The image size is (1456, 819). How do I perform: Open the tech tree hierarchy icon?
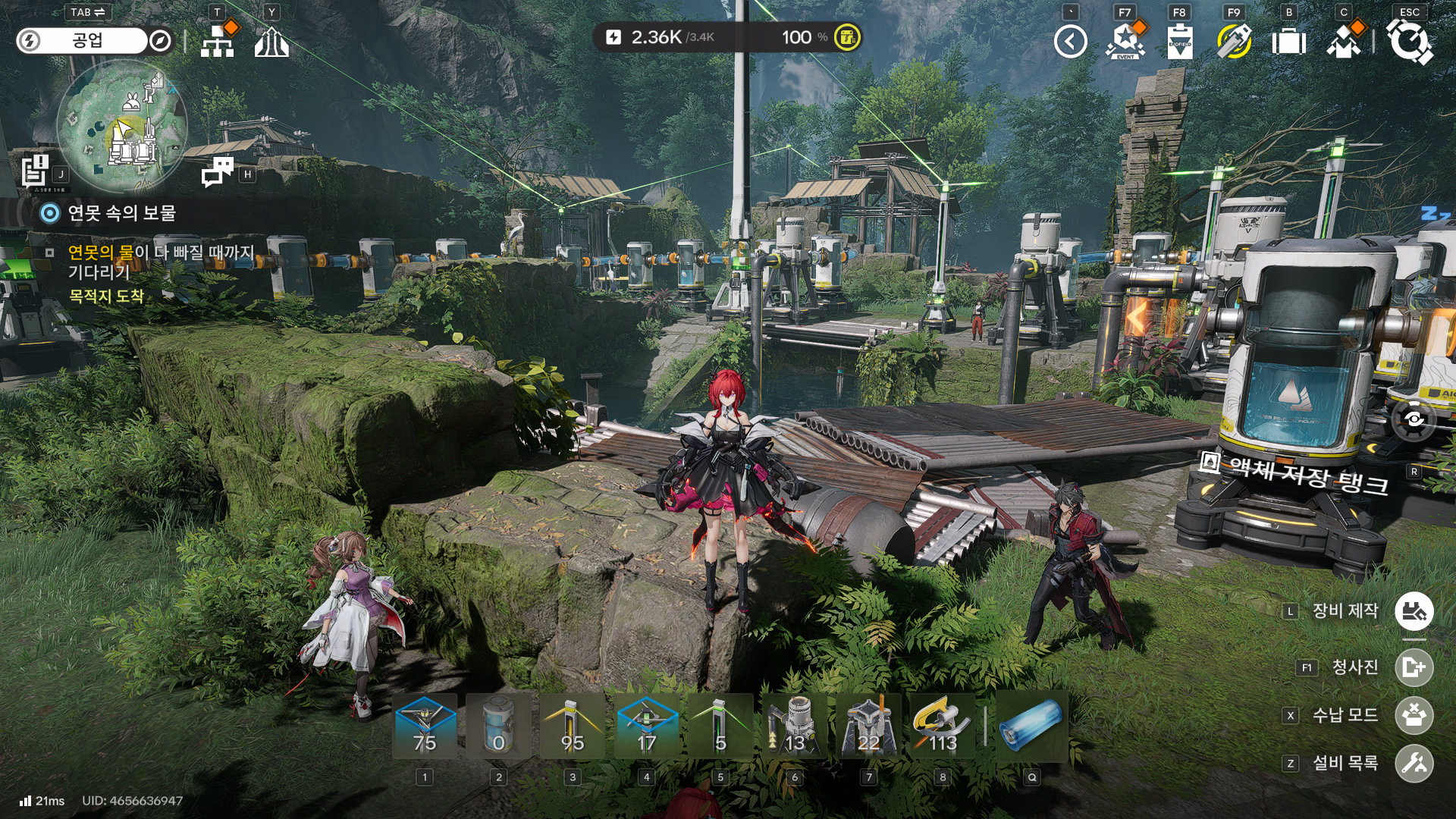click(218, 41)
